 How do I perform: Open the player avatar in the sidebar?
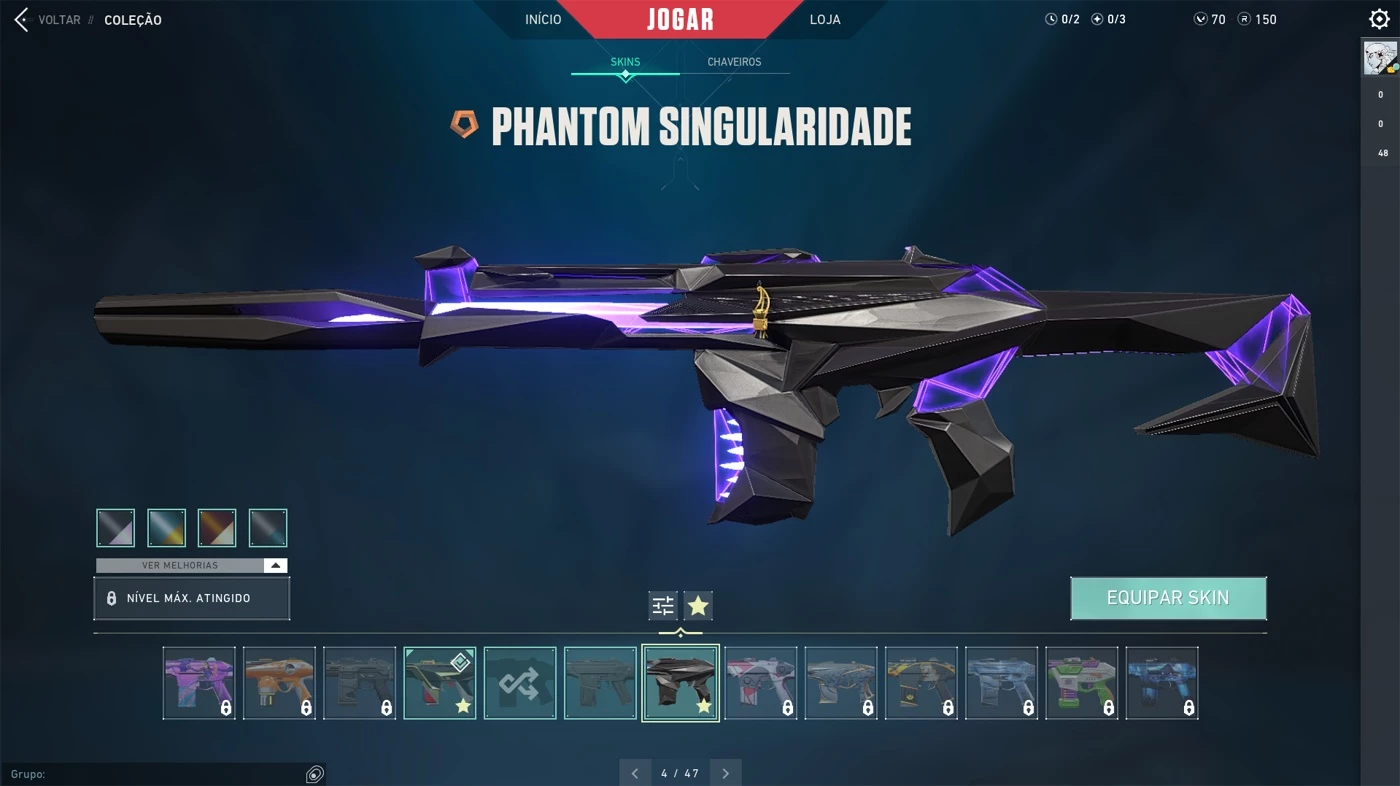(x=1380, y=58)
